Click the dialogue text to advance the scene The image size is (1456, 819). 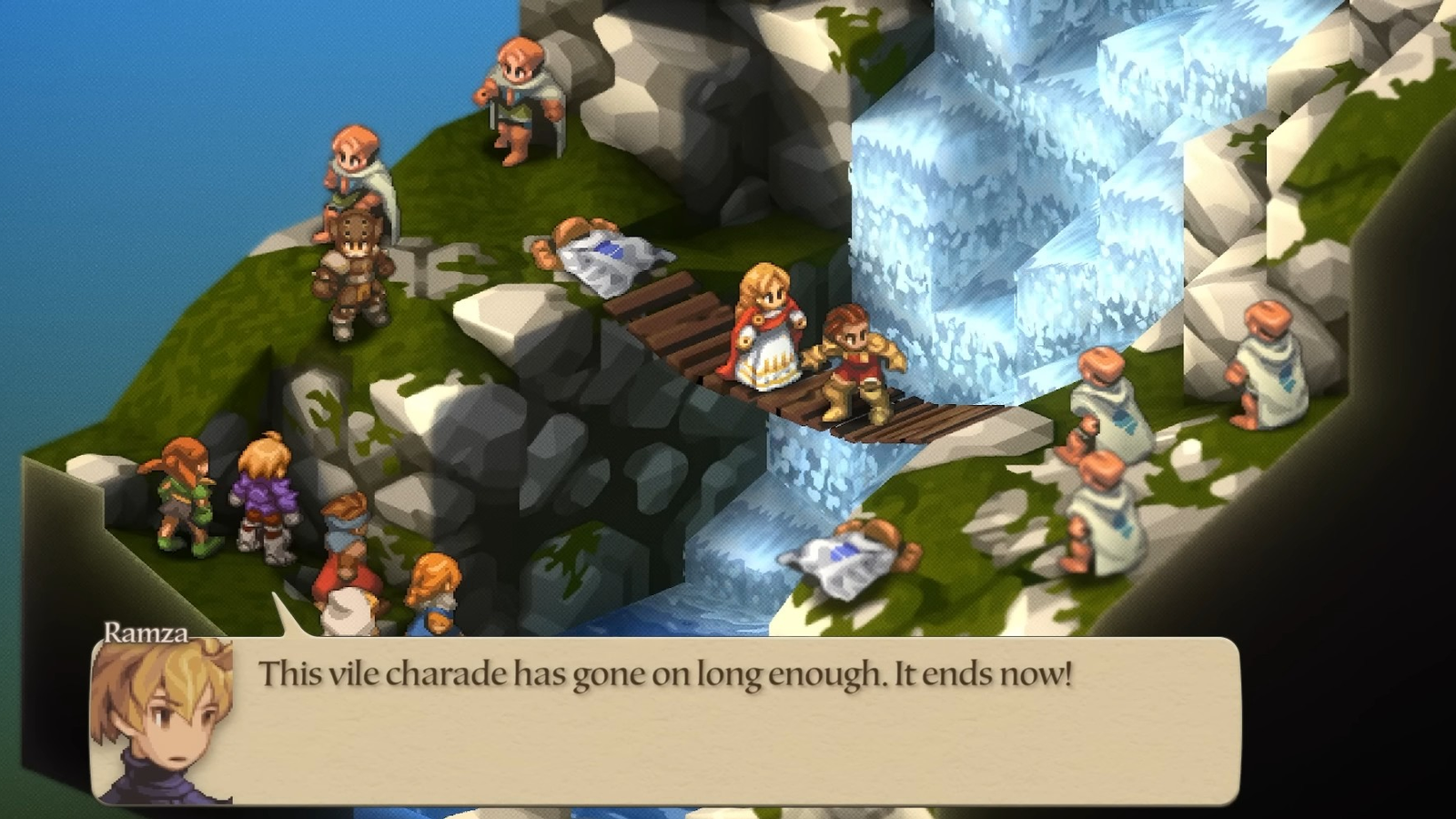[664, 673]
